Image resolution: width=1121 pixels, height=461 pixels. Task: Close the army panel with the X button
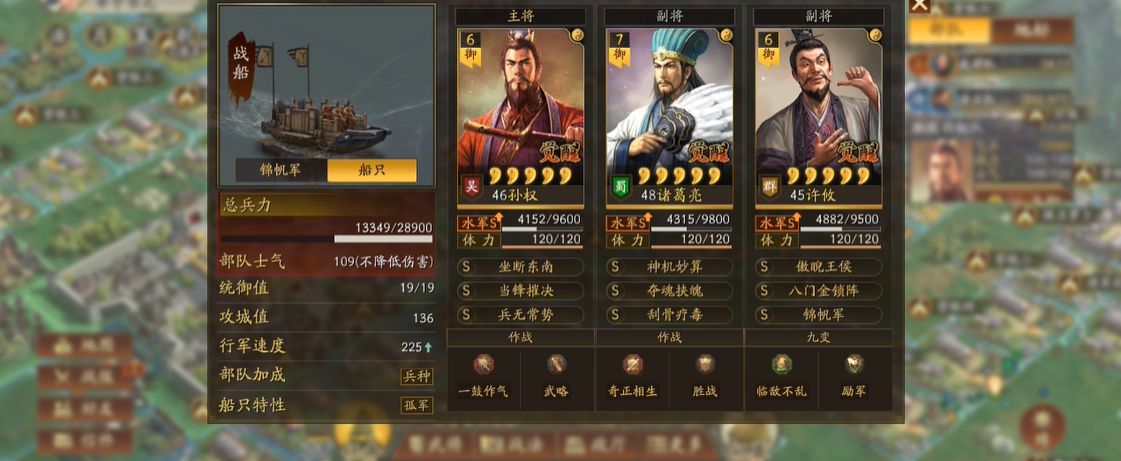point(919,5)
